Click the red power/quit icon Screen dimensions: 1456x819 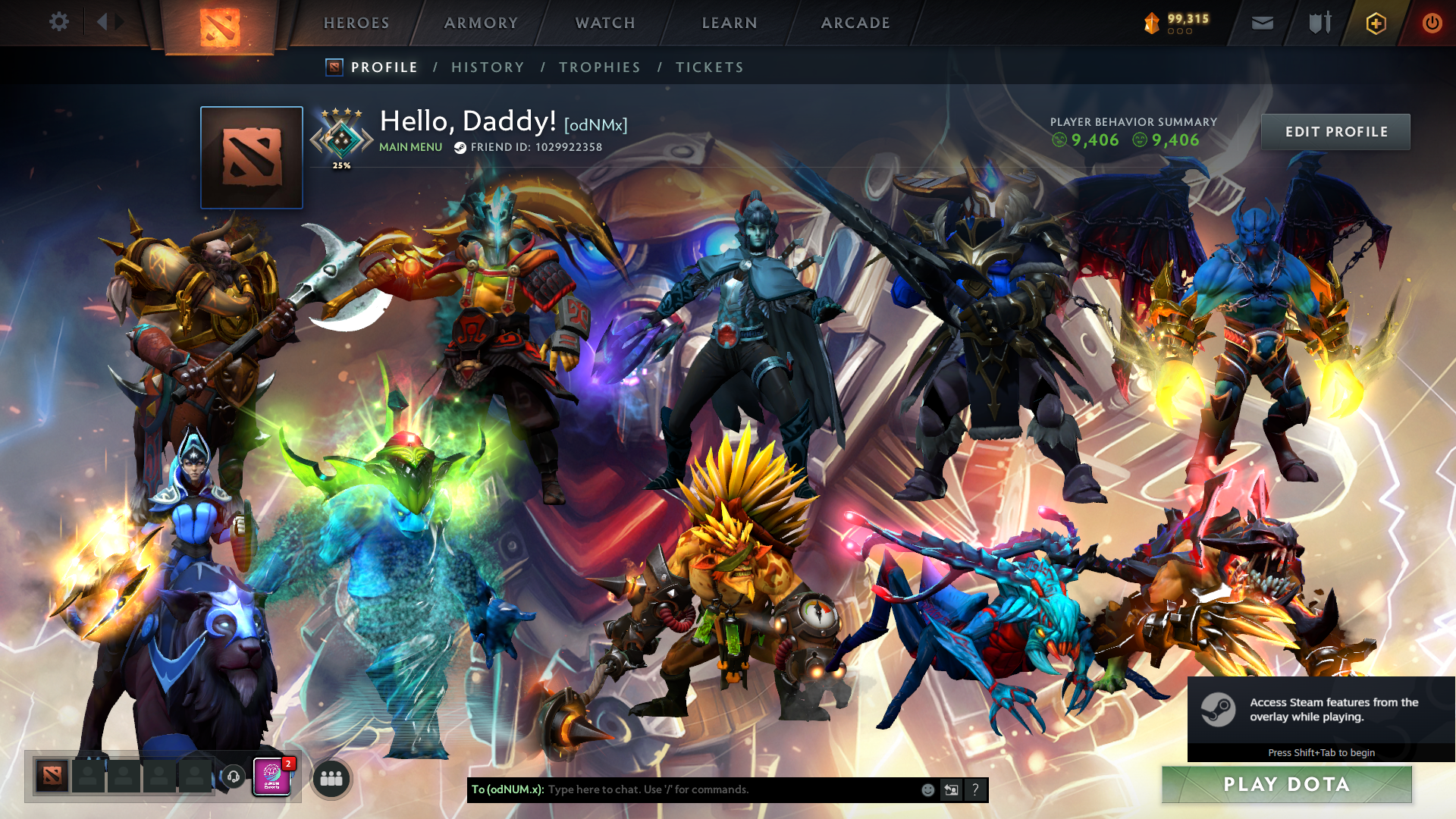coord(1432,23)
